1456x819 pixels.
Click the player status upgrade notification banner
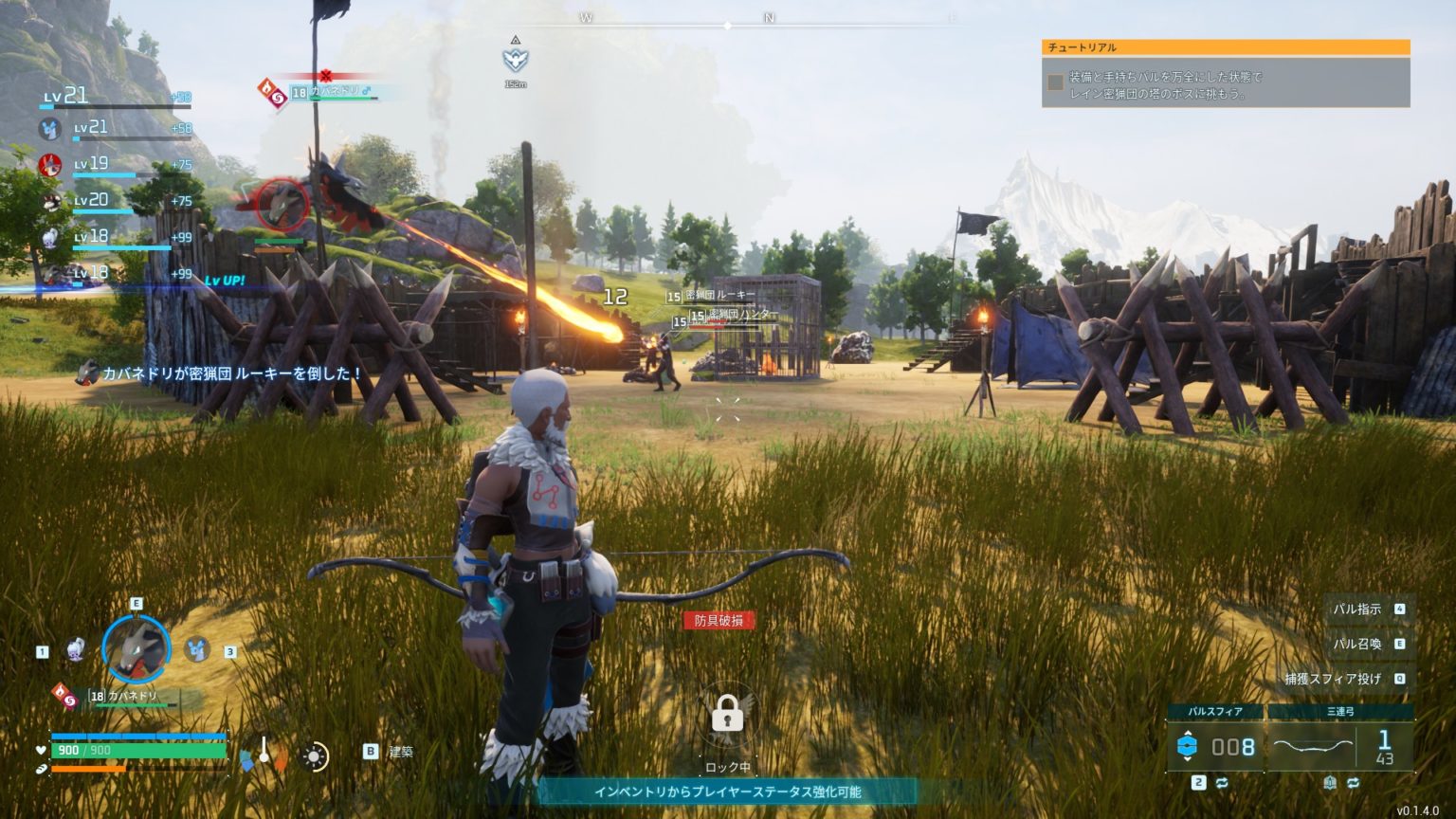coord(727,792)
